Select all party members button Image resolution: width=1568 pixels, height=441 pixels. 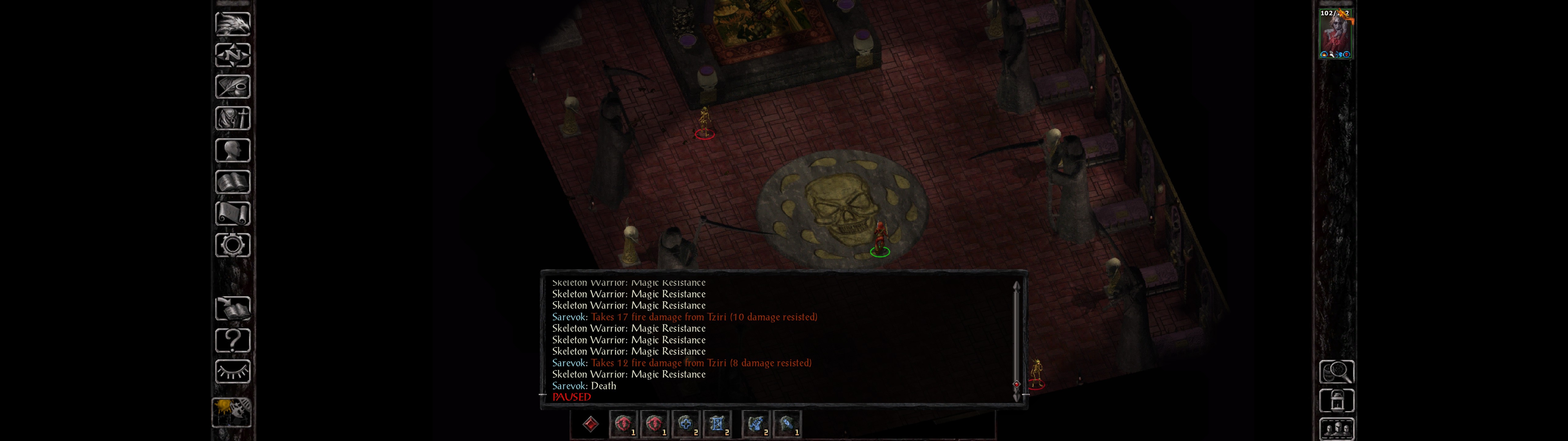click(1336, 429)
